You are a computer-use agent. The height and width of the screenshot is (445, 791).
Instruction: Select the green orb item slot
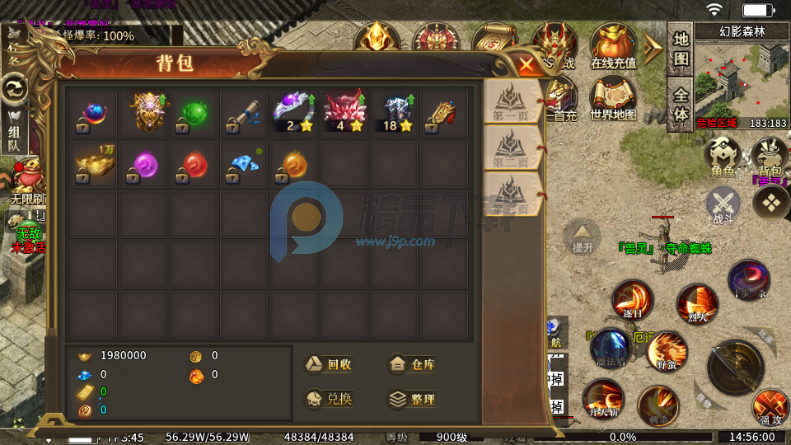click(195, 114)
